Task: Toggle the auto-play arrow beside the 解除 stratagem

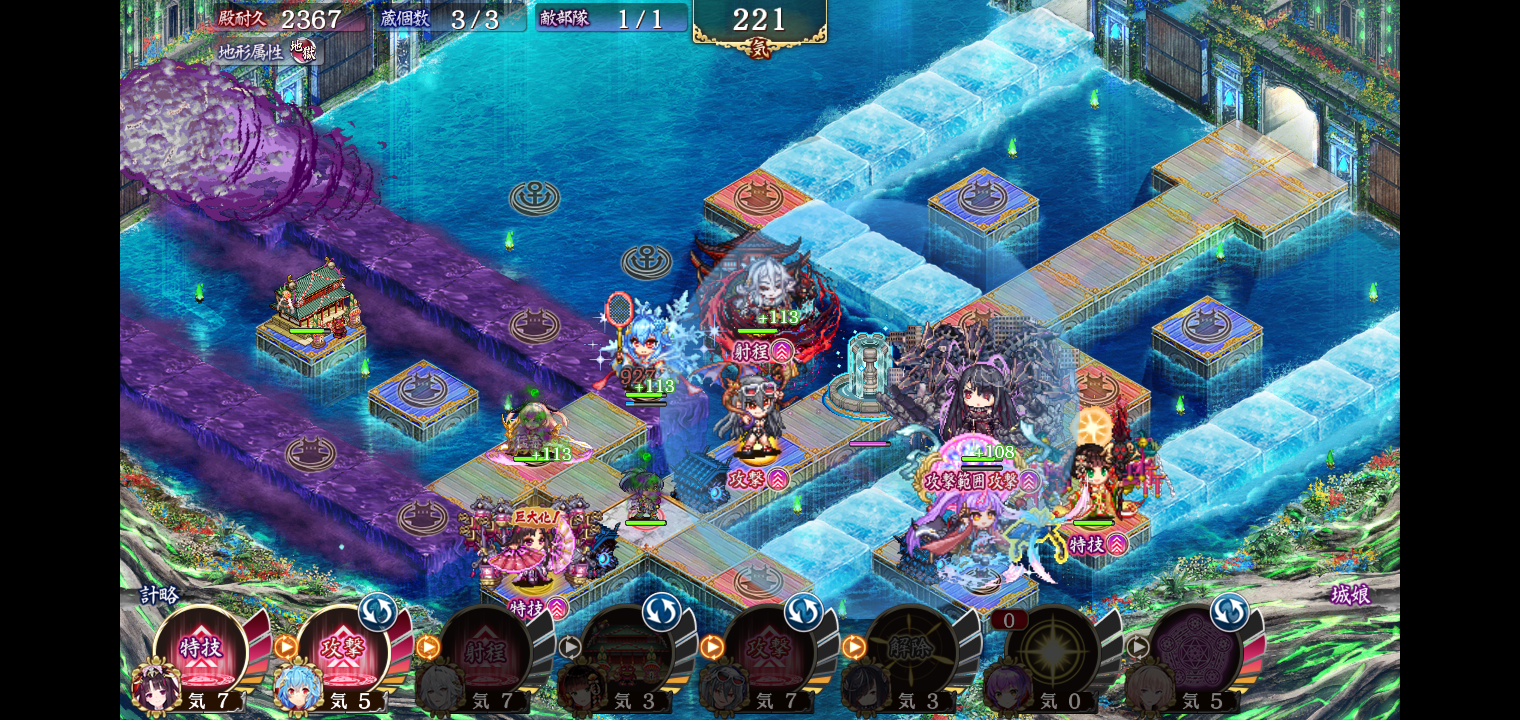Action: (854, 647)
